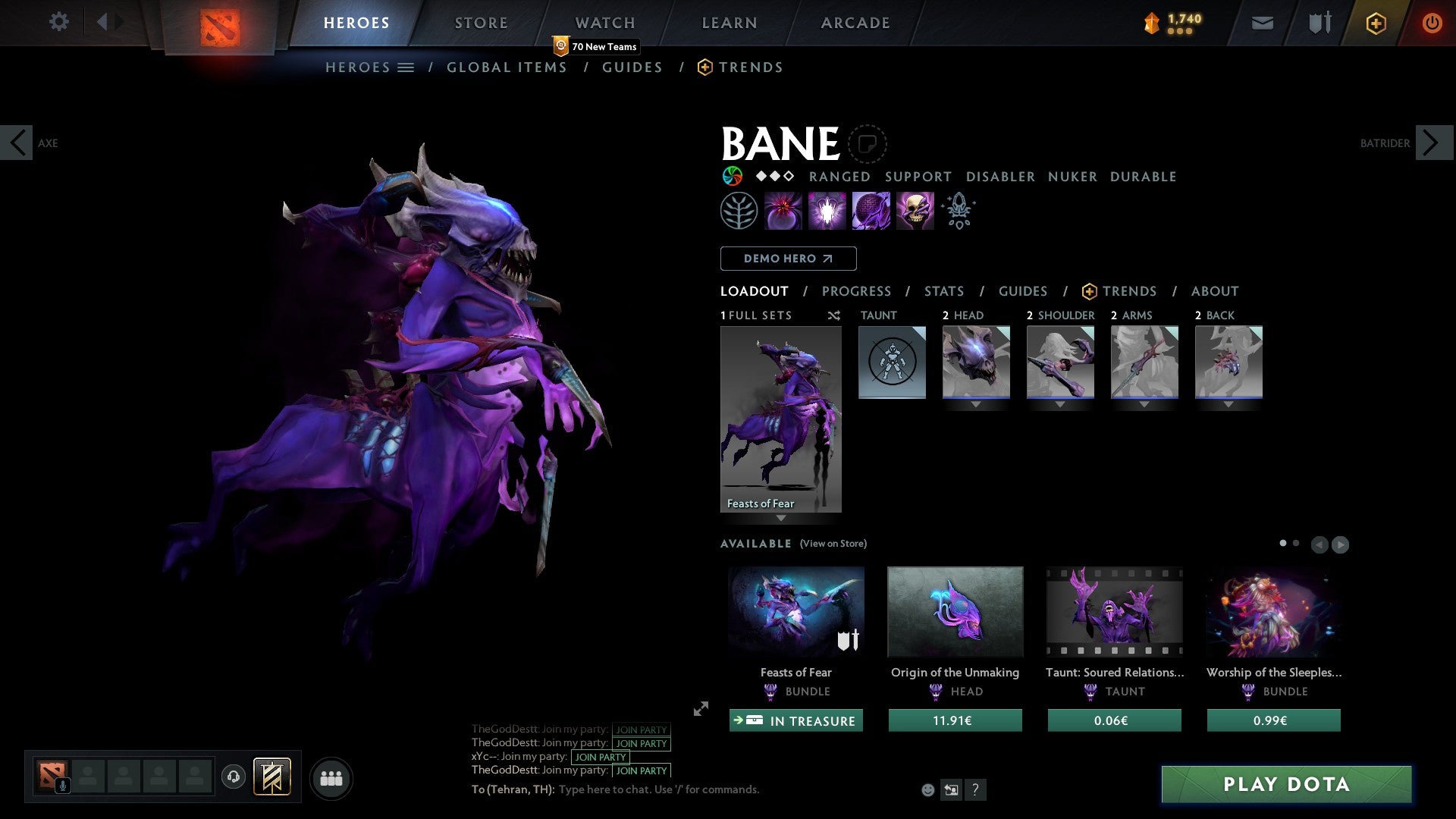Image resolution: width=1456 pixels, height=819 pixels.
Task: Click the headset voice chat icon
Action: [234, 777]
